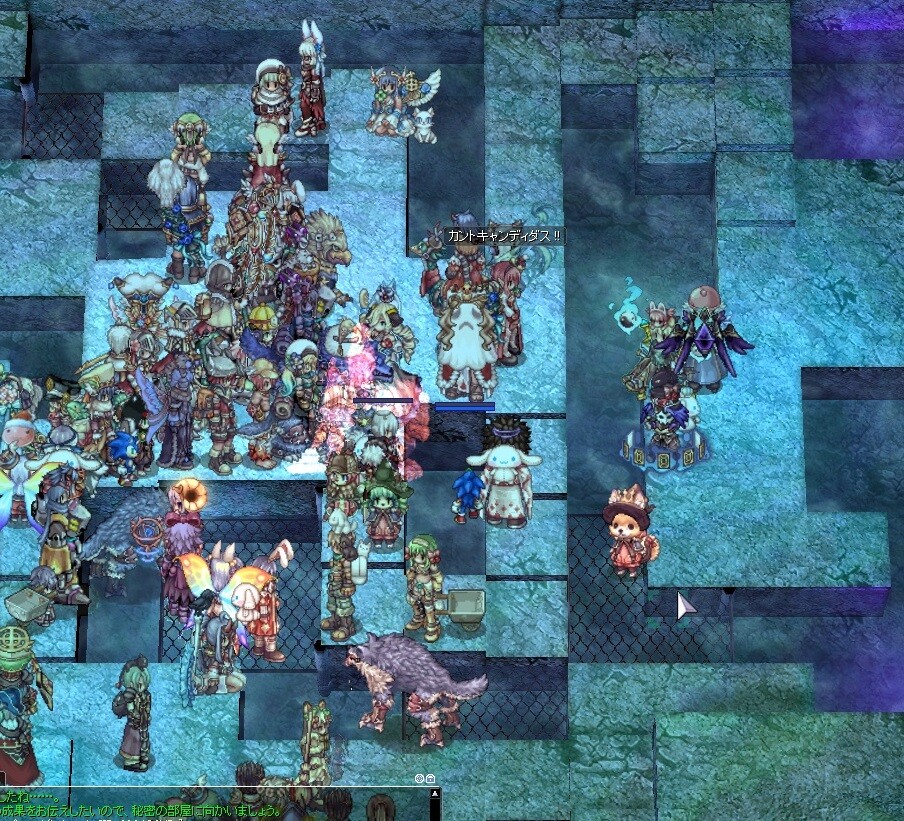The height and width of the screenshot is (821, 904).
Task: Click the chat log scroll-up arrow
Action: 434,793
